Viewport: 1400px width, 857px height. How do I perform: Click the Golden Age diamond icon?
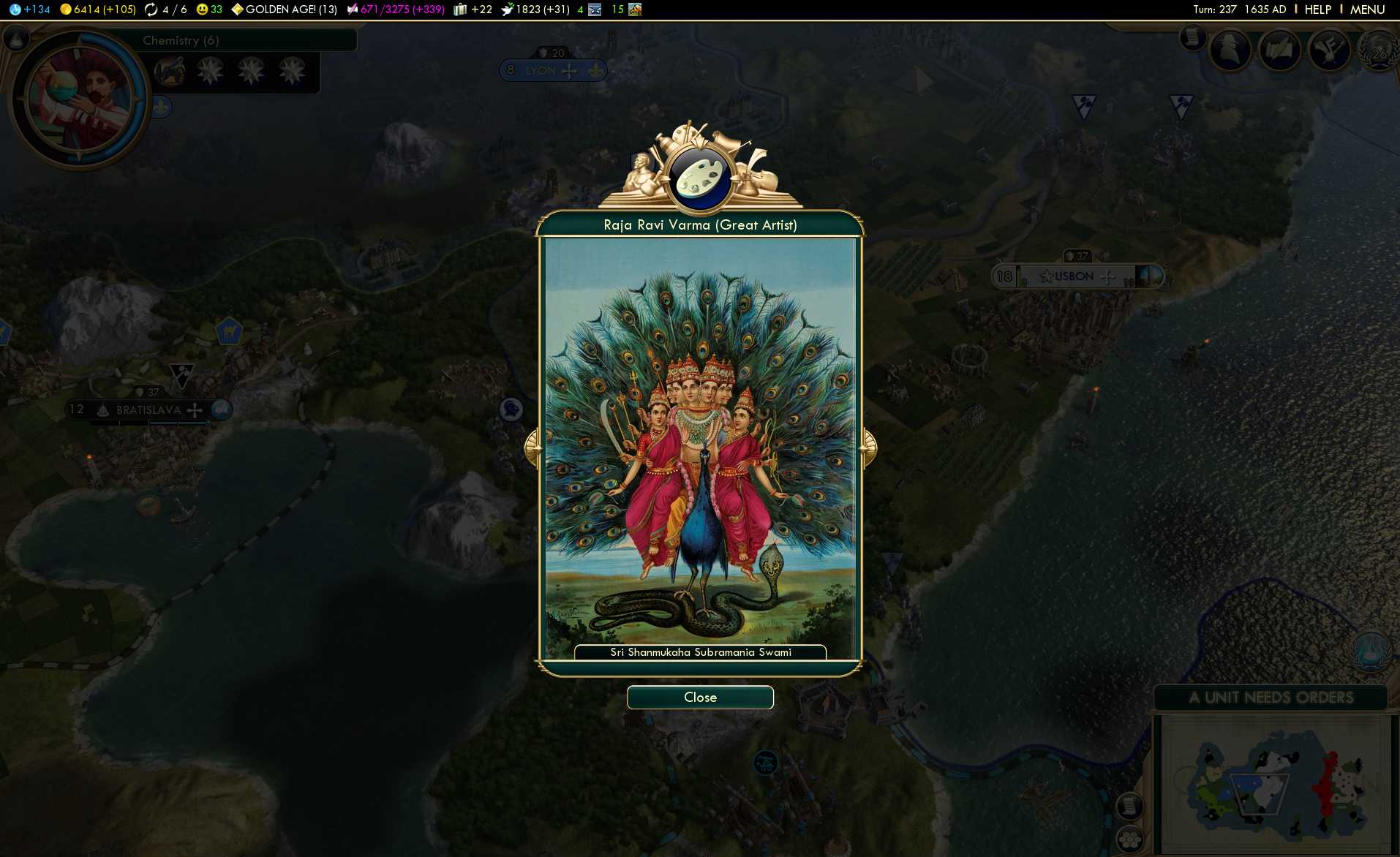238,10
